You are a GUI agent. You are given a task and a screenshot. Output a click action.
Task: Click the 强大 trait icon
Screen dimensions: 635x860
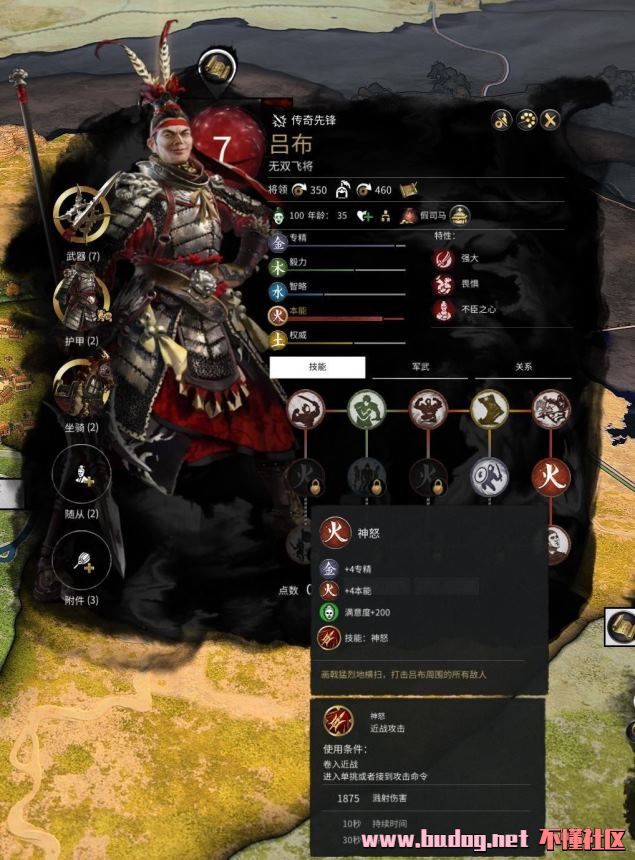[443, 258]
